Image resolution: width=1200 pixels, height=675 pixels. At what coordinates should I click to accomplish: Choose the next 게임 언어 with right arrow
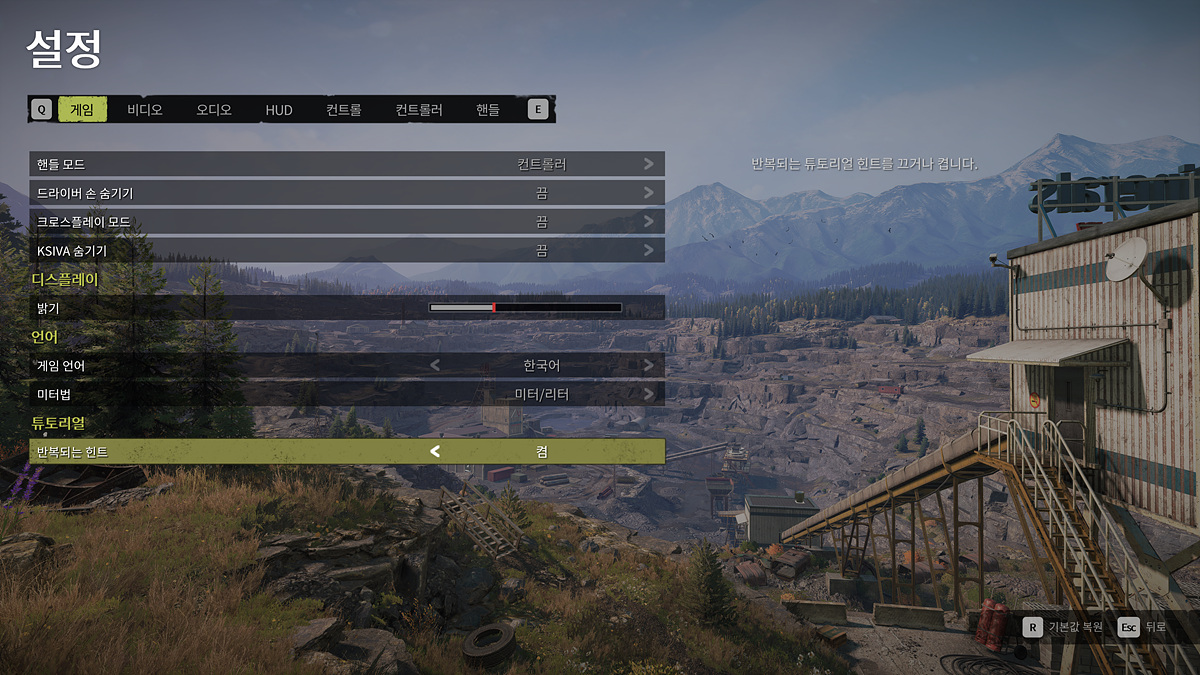pyautogui.click(x=649, y=366)
